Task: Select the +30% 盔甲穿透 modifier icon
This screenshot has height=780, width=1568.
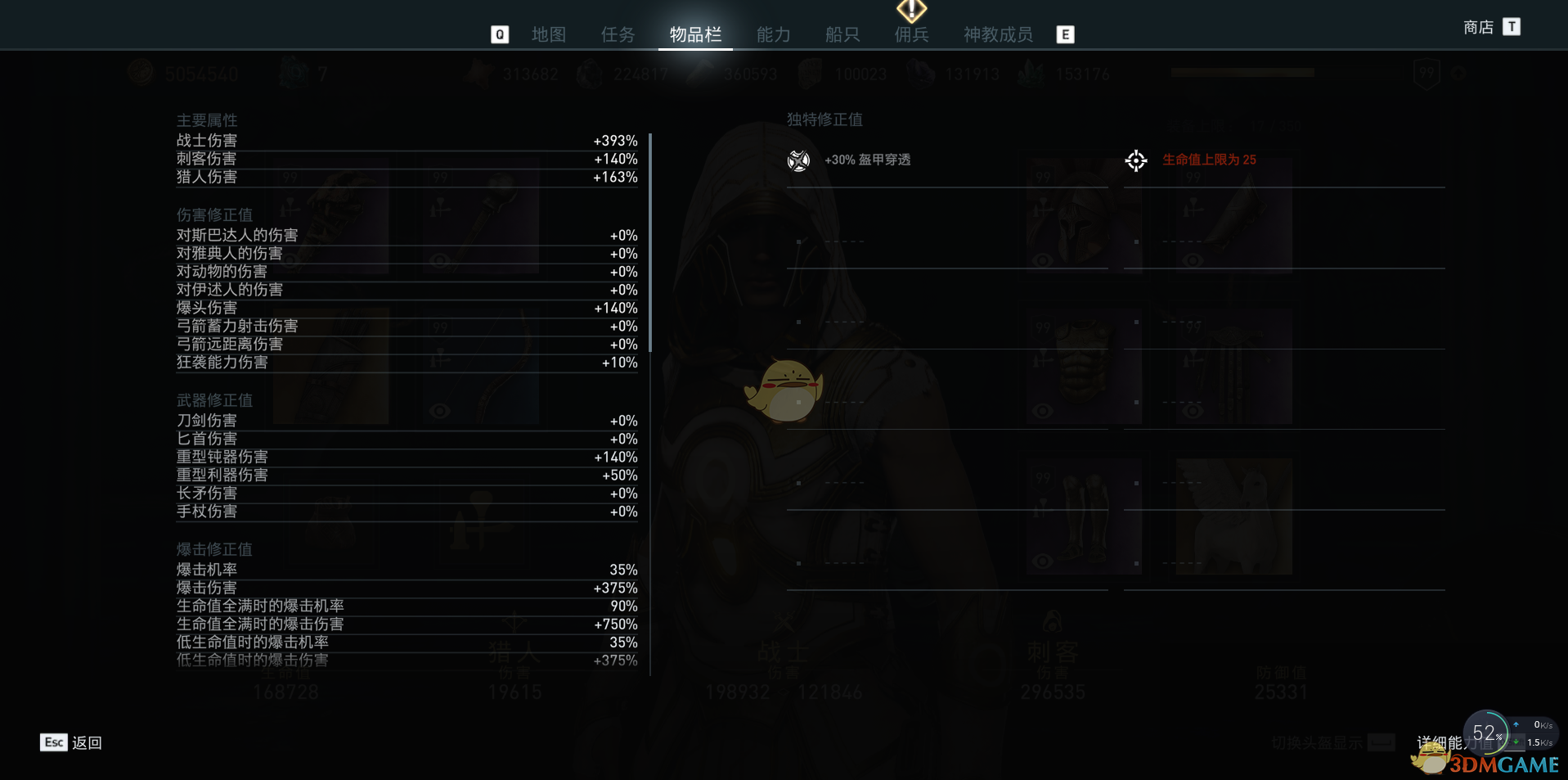Action: (x=798, y=160)
